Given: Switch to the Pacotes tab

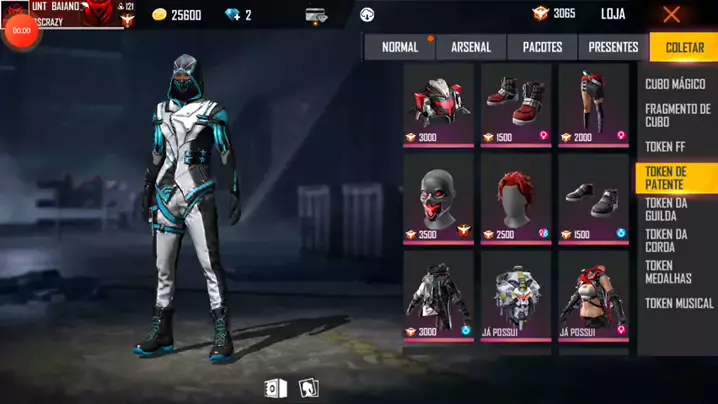Looking at the screenshot, I should (x=542, y=47).
